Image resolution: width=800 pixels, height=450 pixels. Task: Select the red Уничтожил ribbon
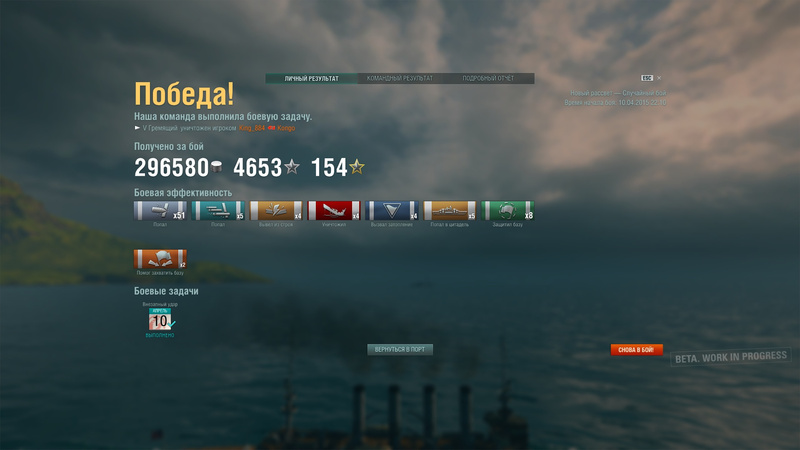[x=334, y=210]
